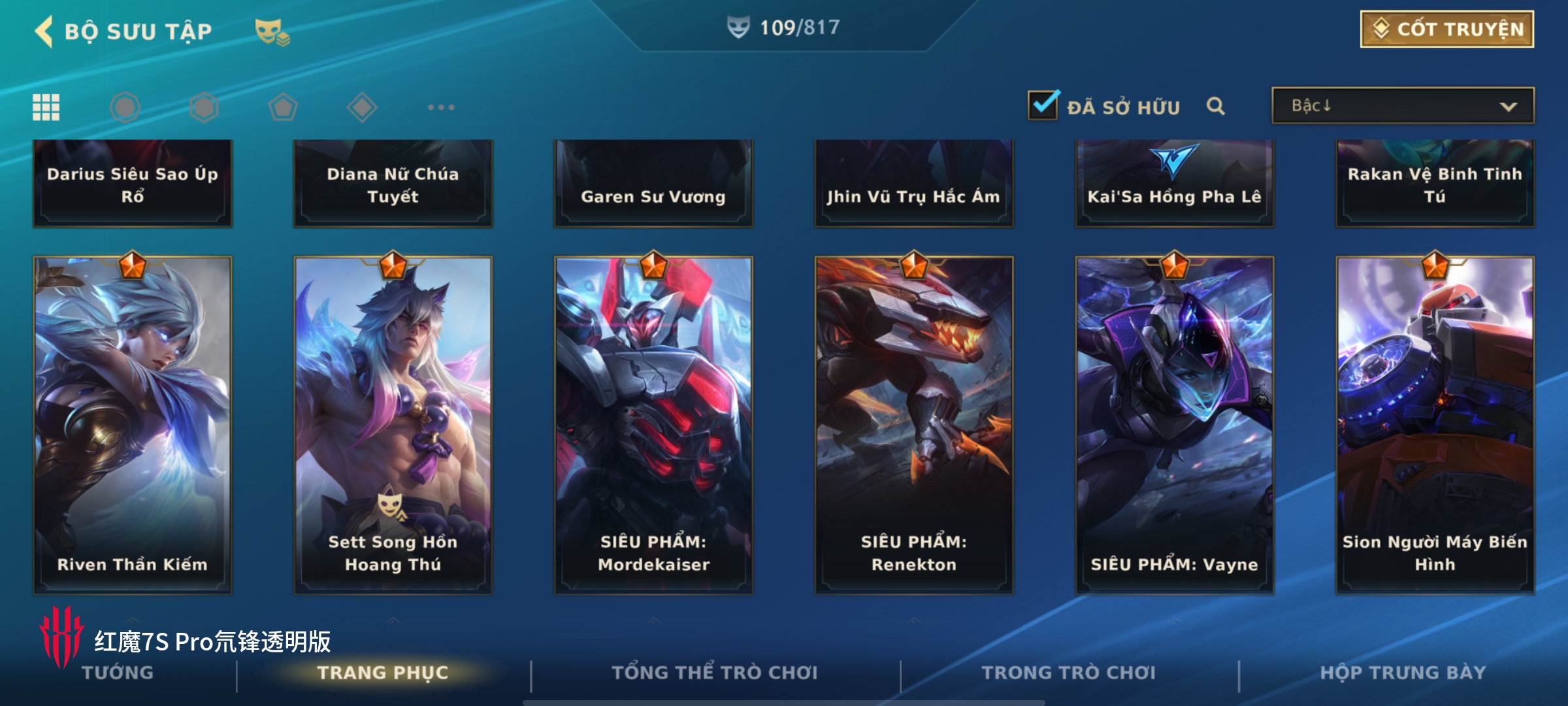Image resolution: width=1568 pixels, height=706 pixels.
Task: Select SIÊU PHẨM: Vayne skin
Action: click(x=1174, y=425)
